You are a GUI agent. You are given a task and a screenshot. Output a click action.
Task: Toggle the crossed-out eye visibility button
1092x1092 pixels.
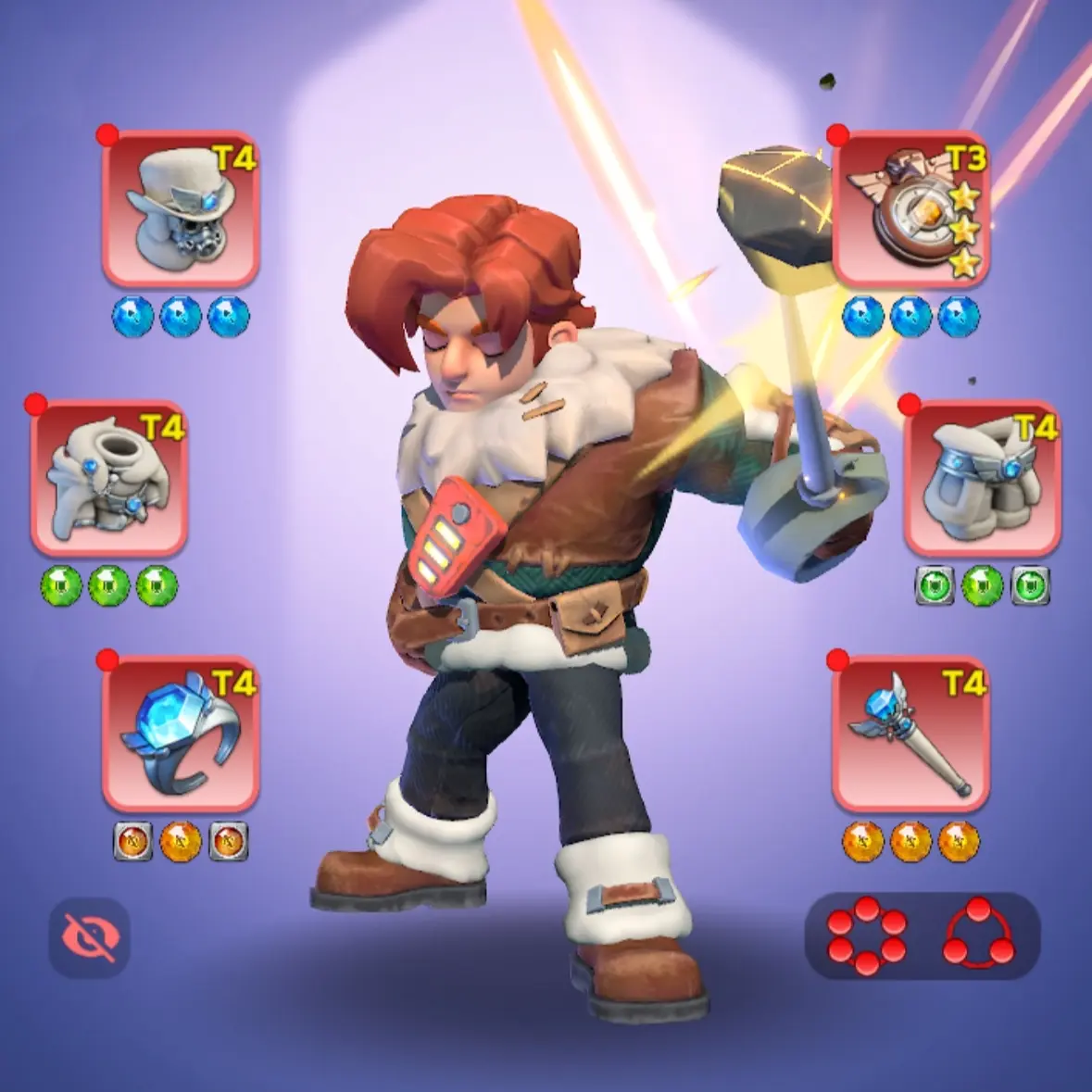[x=89, y=936]
